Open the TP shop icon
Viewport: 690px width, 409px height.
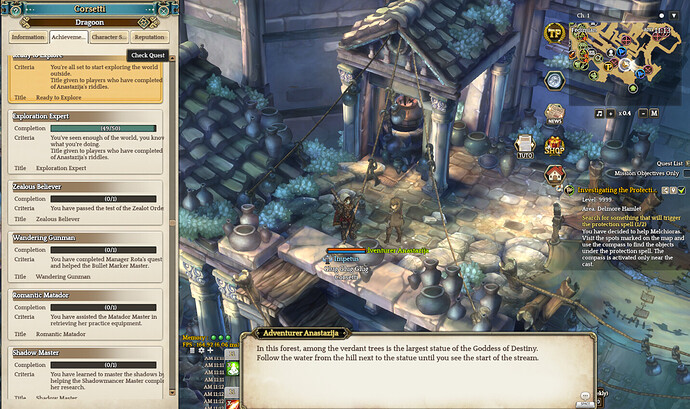pos(555,32)
